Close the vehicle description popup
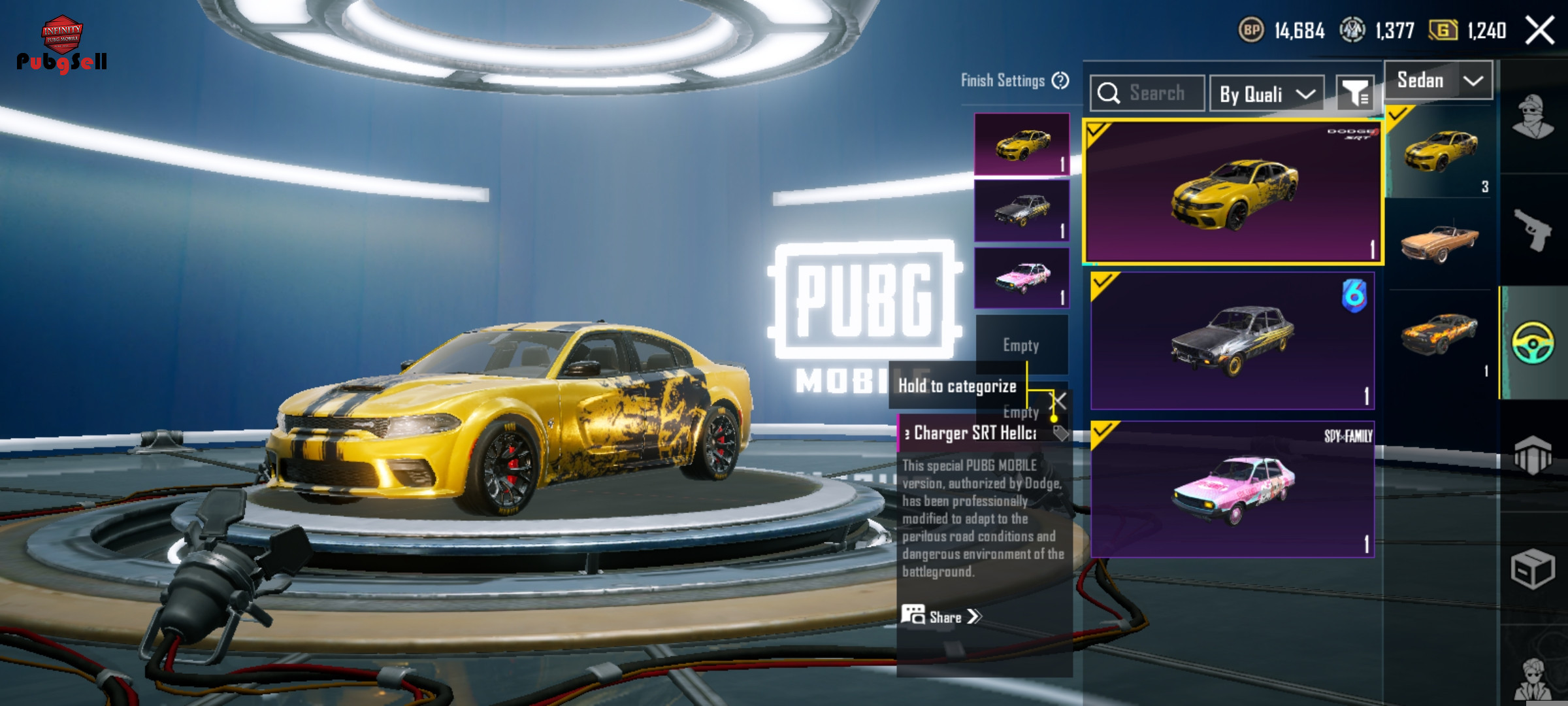The image size is (1568, 706). click(1058, 401)
